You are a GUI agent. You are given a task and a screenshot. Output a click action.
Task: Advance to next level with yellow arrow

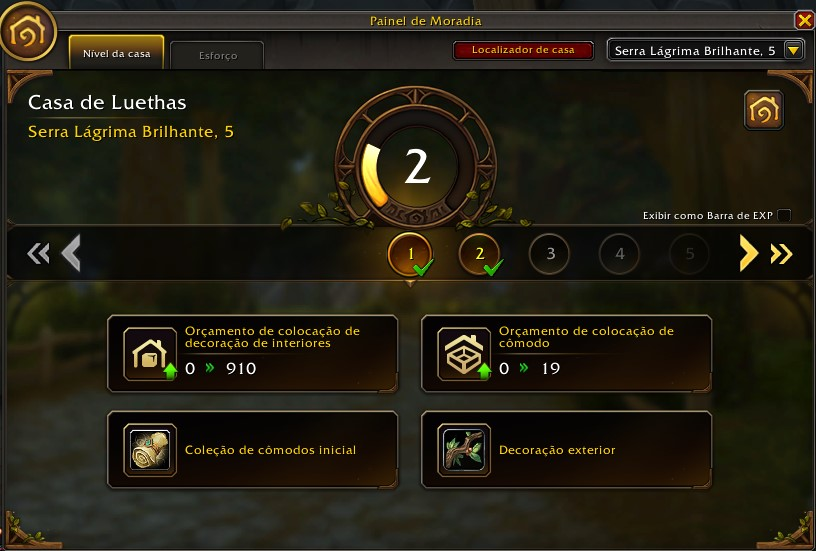(x=748, y=254)
